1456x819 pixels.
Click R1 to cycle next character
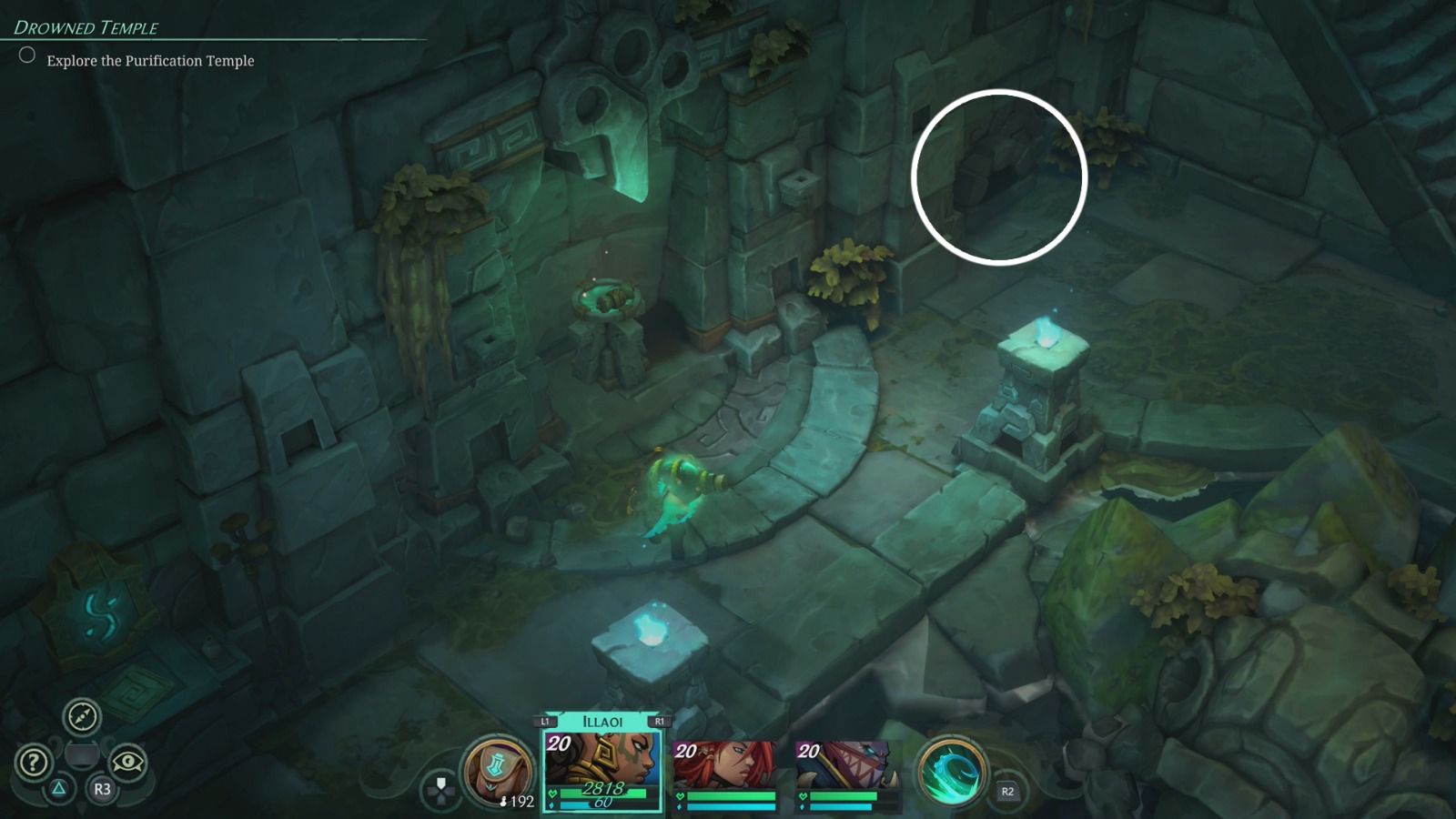tap(659, 720)
